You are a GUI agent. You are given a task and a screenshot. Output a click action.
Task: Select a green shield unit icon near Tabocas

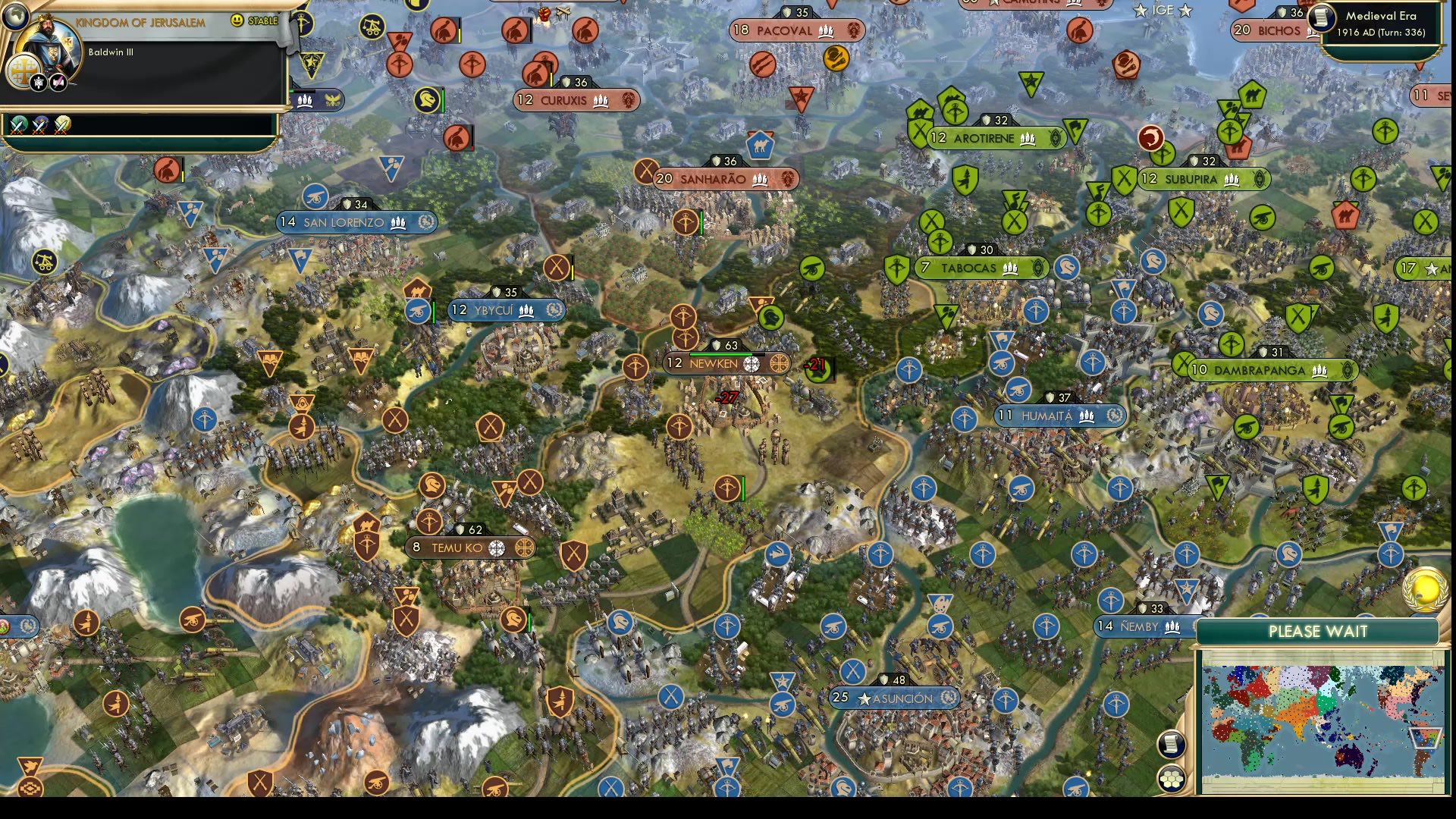896,270
